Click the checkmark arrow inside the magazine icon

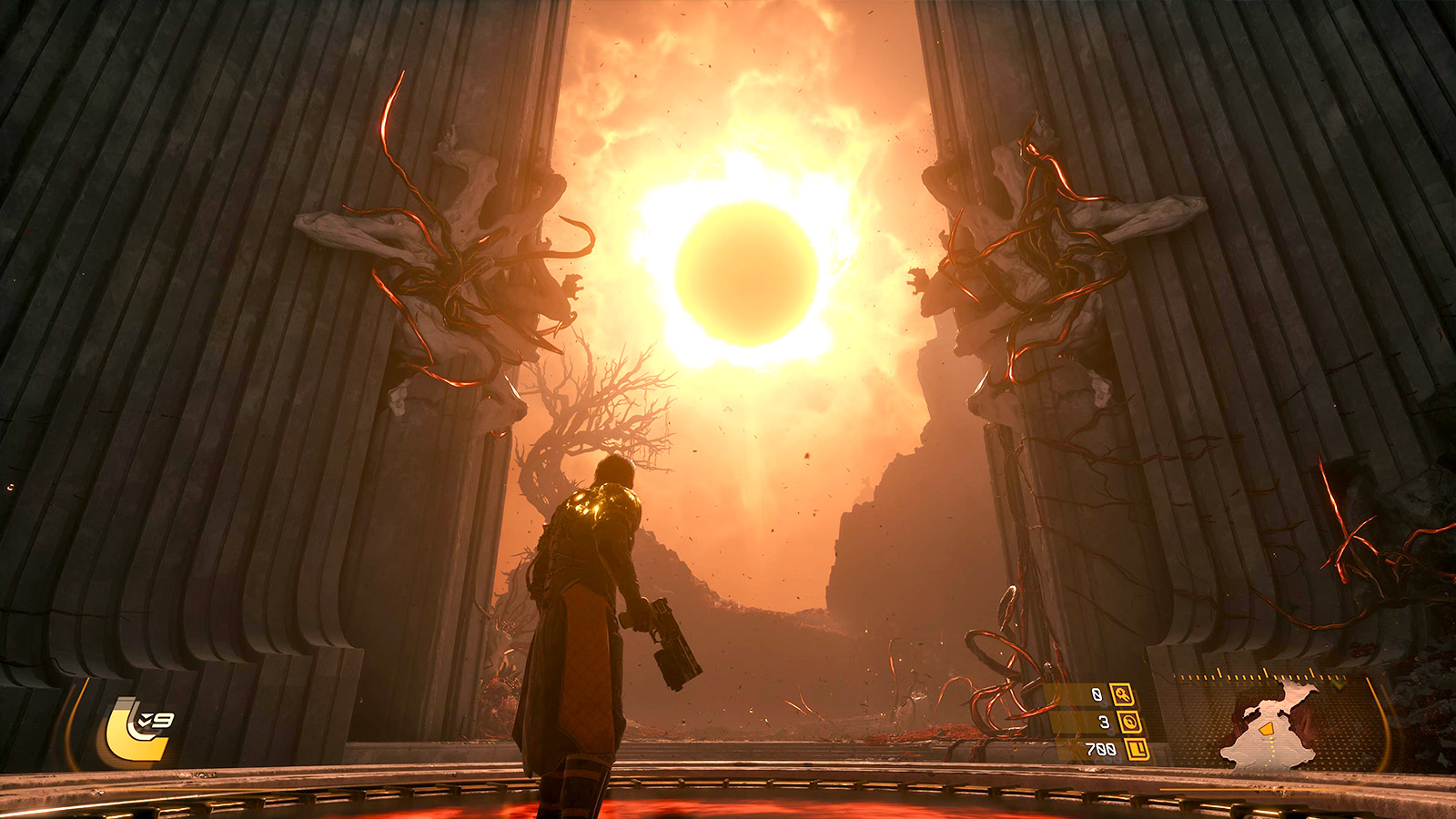pyautogui.click(x=146, y=719)
